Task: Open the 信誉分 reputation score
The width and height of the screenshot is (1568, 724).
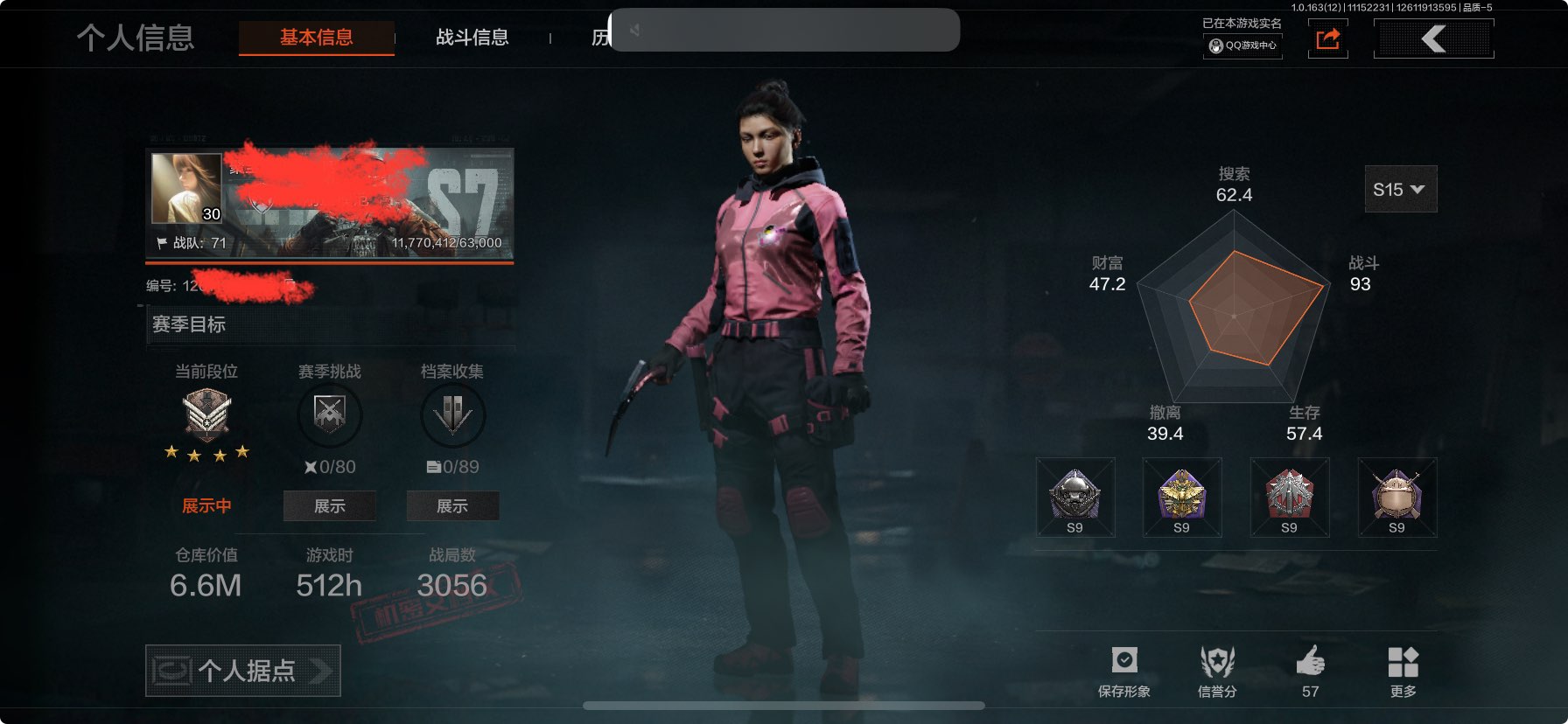Action: pos(1217,670)
